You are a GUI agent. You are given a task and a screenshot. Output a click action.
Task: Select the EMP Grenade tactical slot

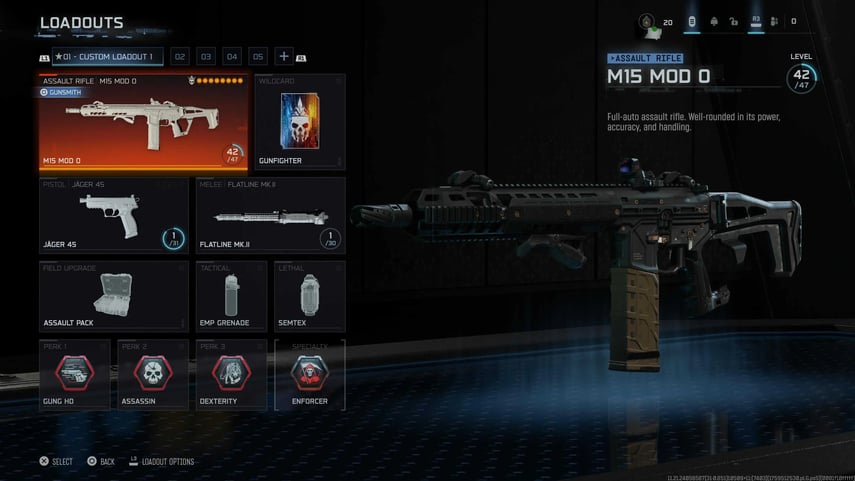pyautogui.click(x=231, y=296)
